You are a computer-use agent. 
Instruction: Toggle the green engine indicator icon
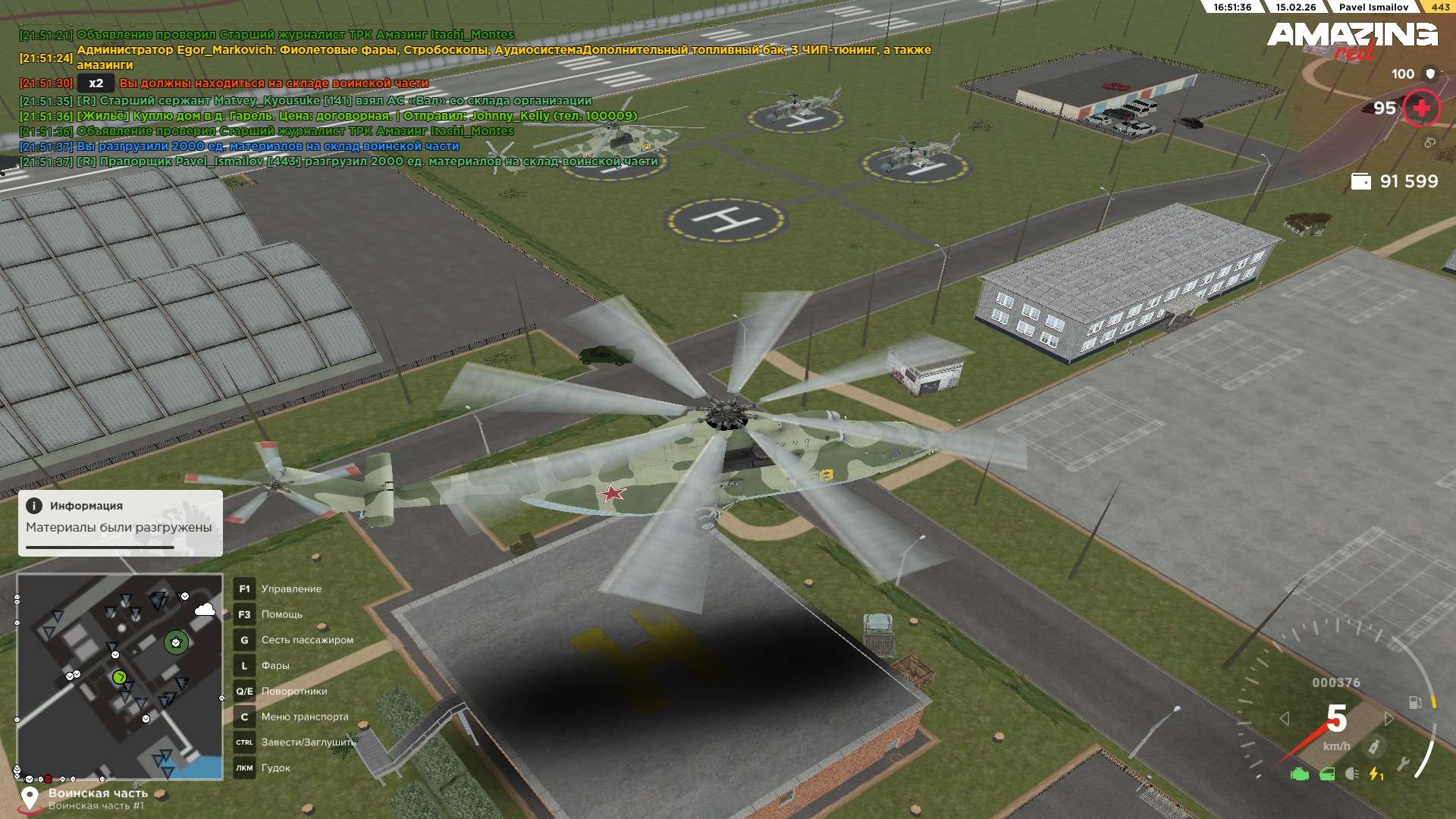1300,774
